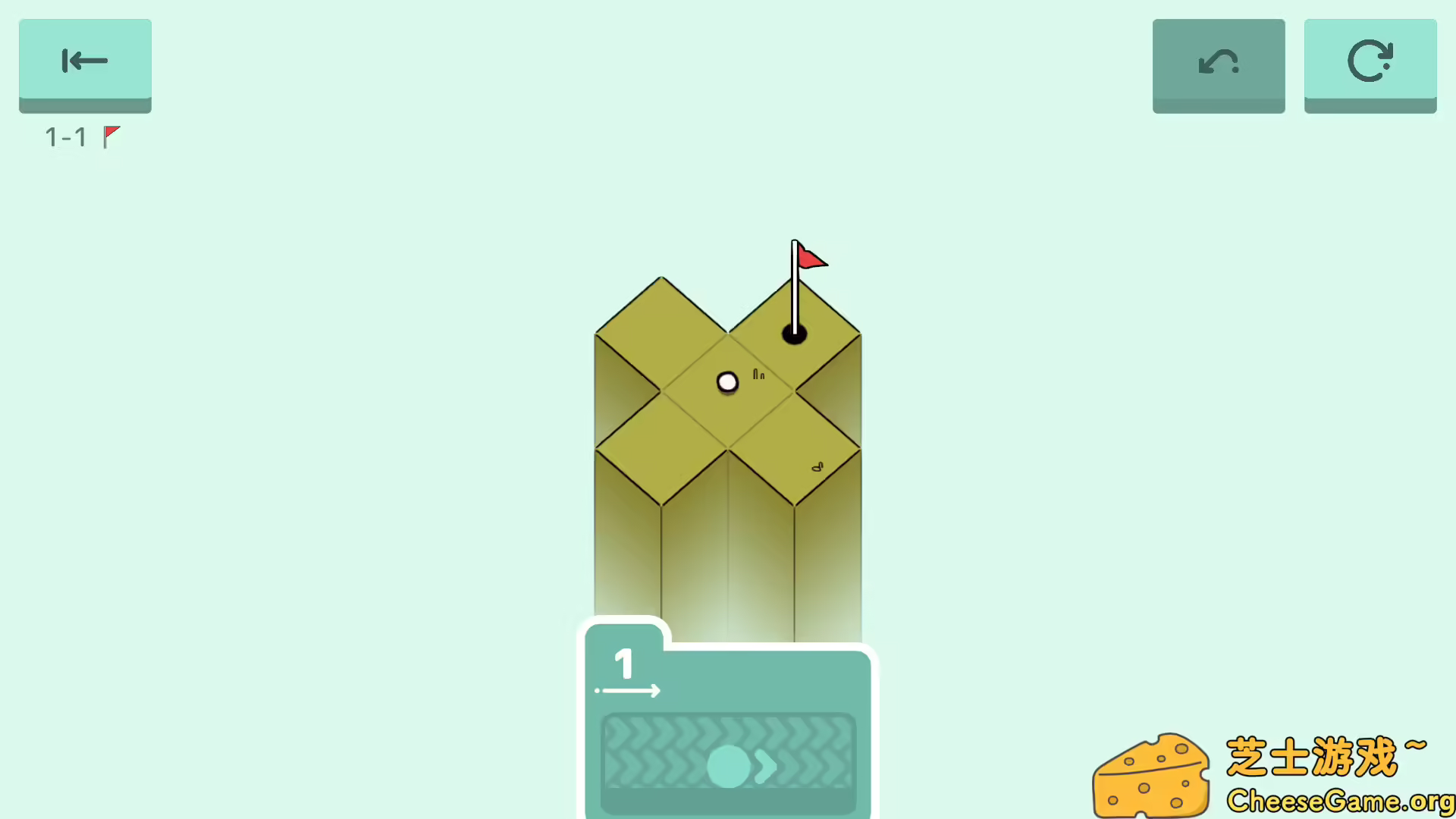The height and width of the screenshot is (819, 1456).
Task: Click the flower doodle on the lower tile
Action: tap(817, 467)
